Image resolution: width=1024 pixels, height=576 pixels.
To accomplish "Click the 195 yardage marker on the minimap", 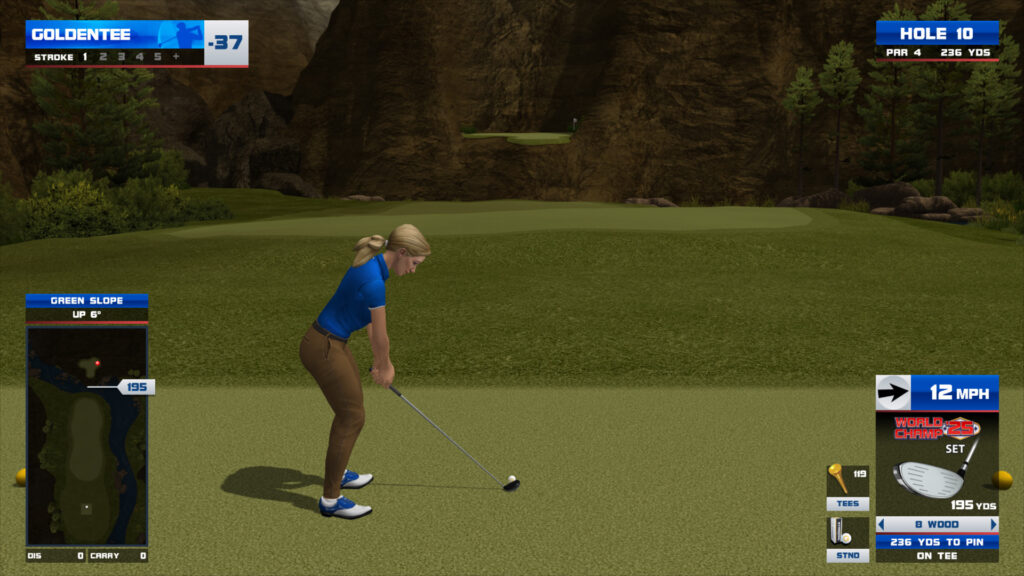I will 136,387.
